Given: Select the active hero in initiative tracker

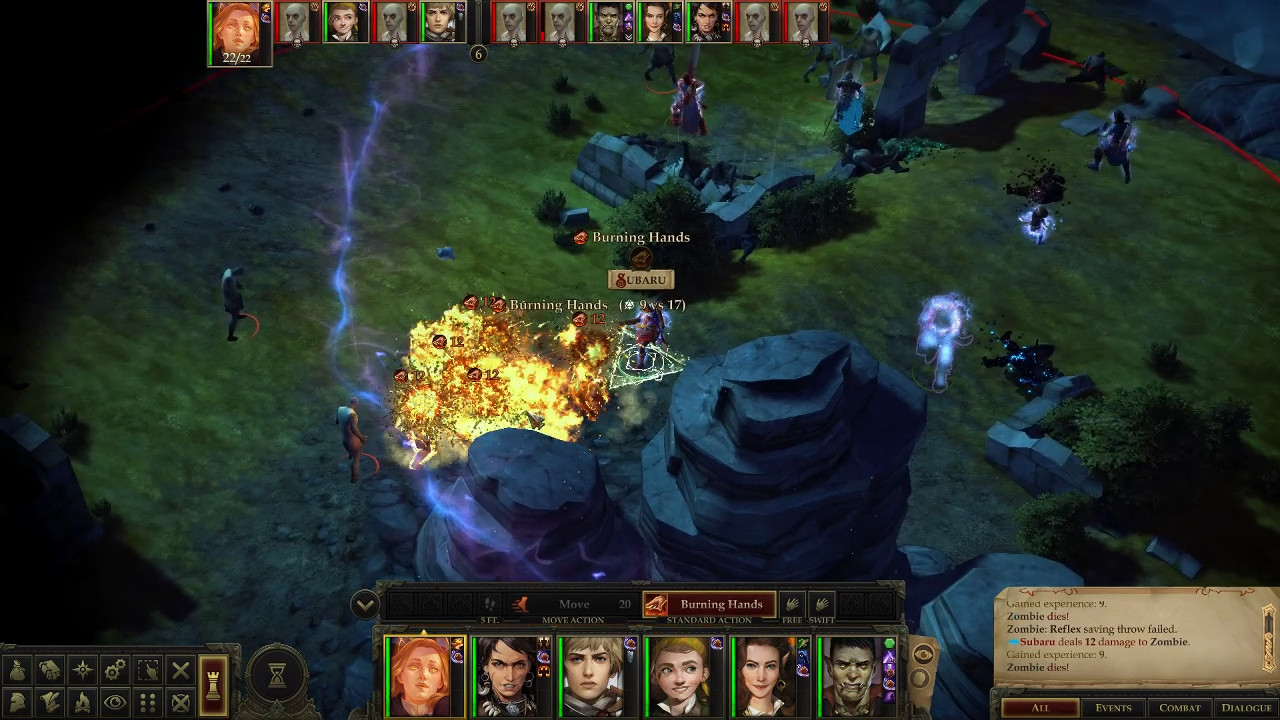Looking at the screenshot, I should pyautogui.click(x=238, y=33).
